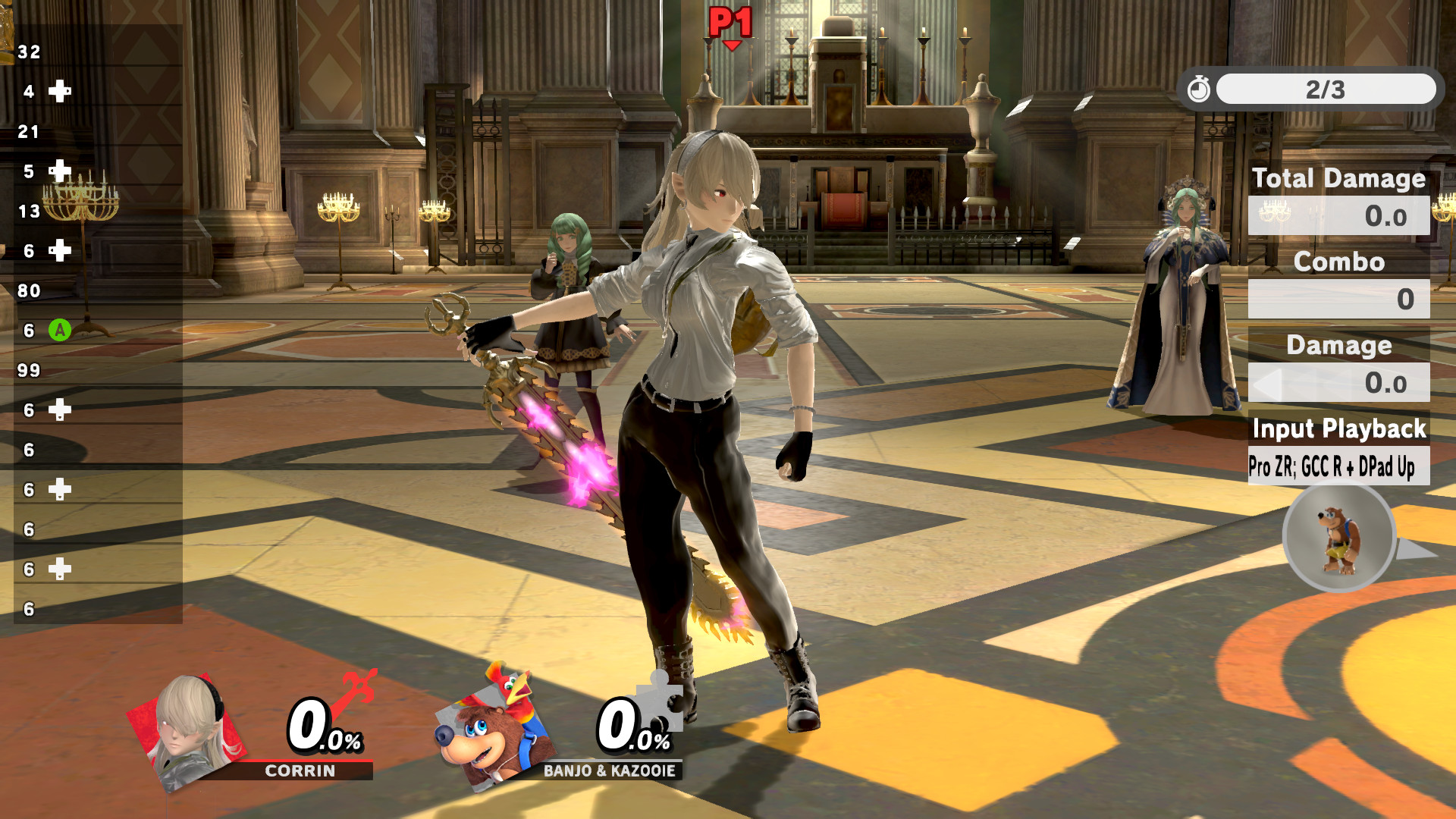Click the BANJO & KAZOOIE name label

[x=609, y=772]
